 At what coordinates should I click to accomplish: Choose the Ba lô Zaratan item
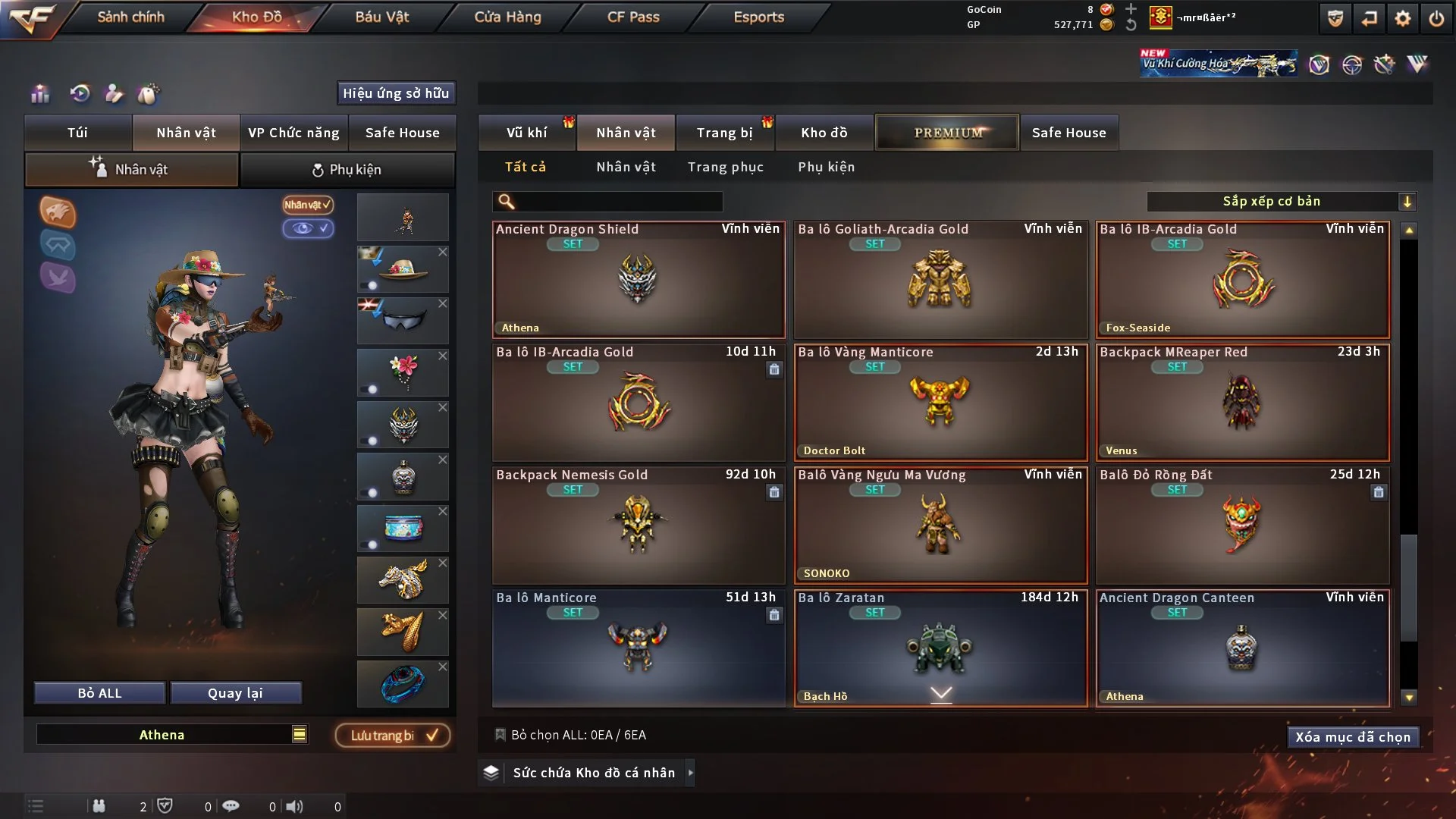940,648
